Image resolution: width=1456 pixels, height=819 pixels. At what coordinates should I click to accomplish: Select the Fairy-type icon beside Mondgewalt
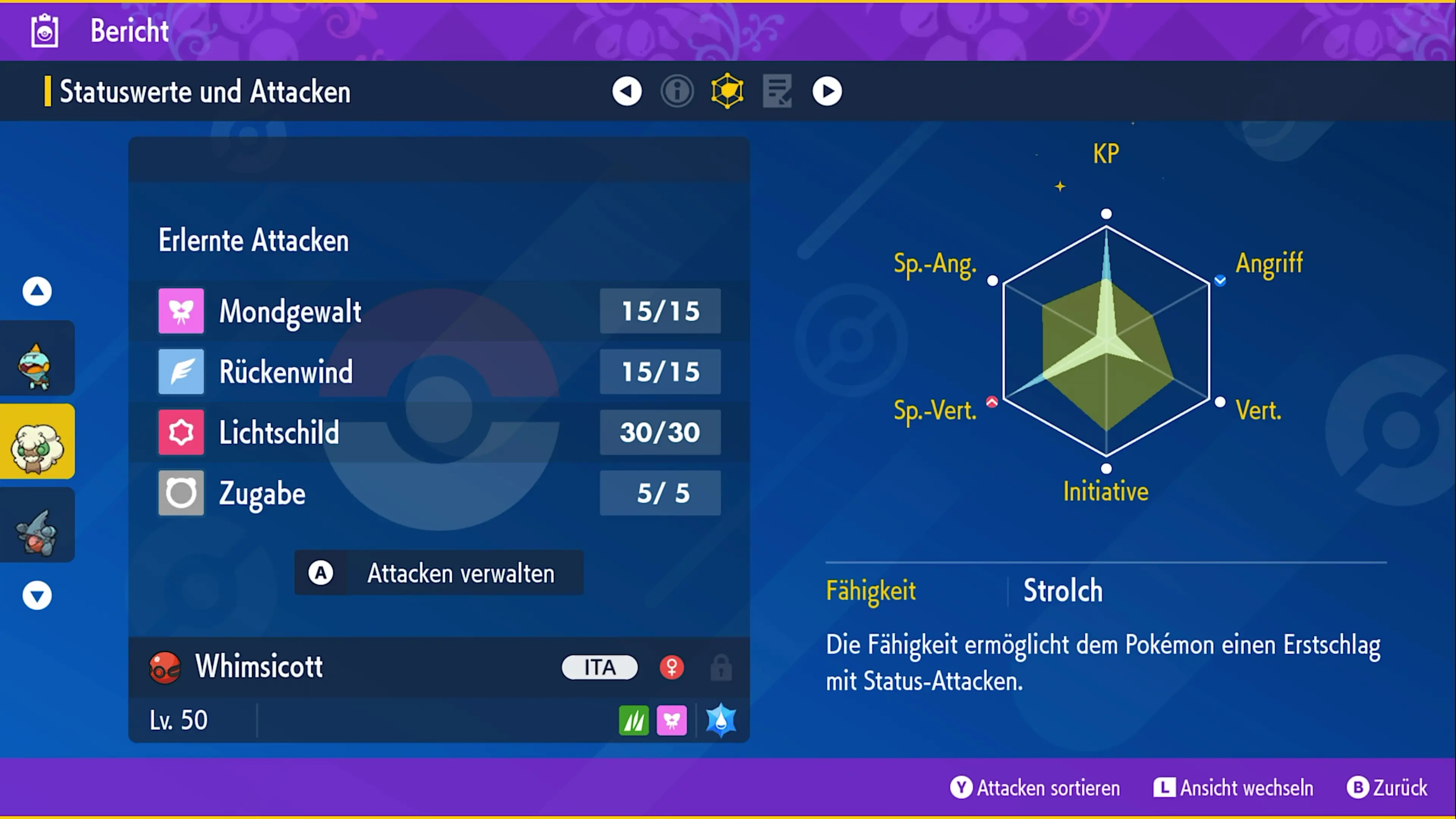(181, 310)
